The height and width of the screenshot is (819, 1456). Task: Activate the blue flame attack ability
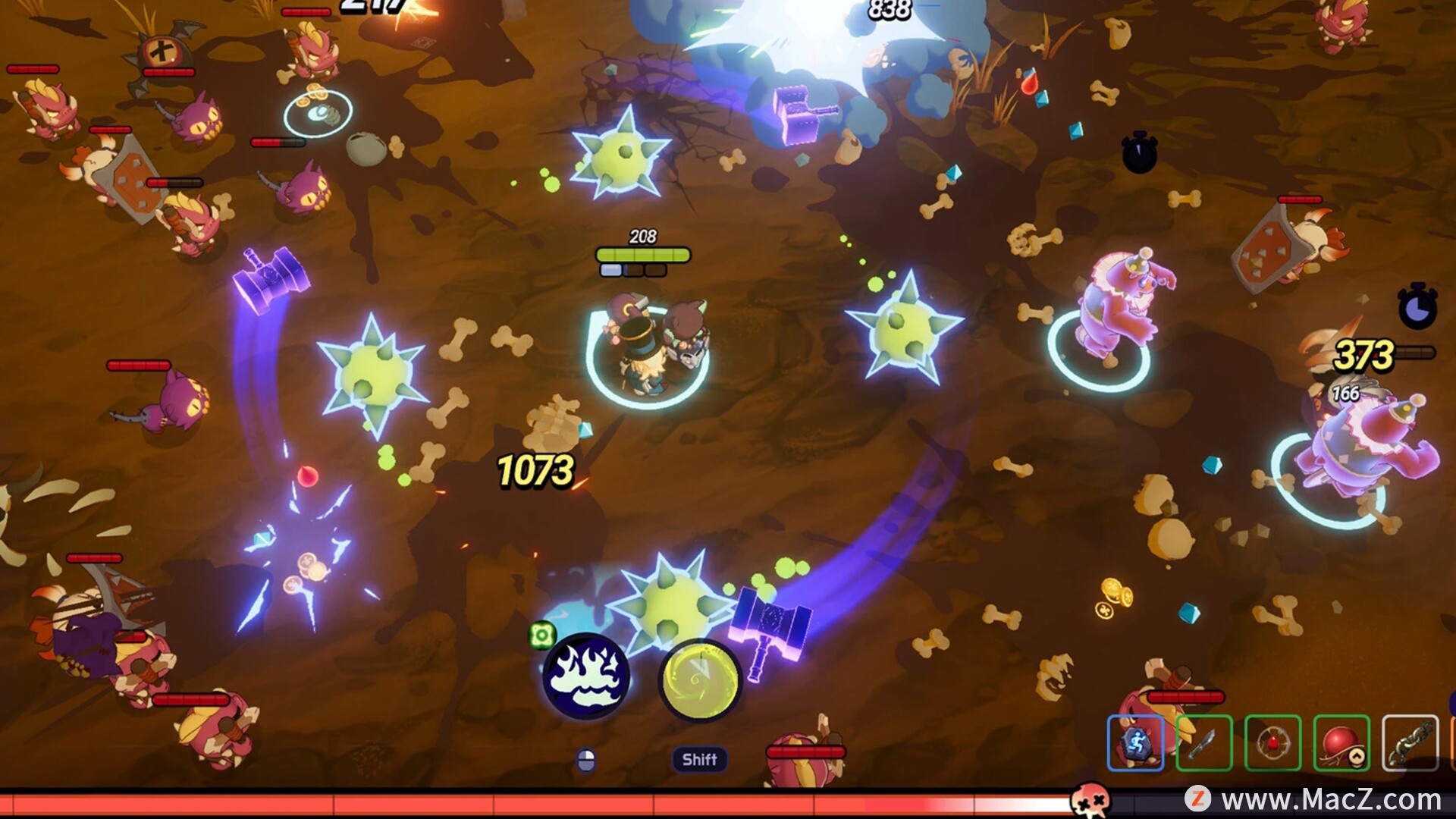click(x=585, y=676)
